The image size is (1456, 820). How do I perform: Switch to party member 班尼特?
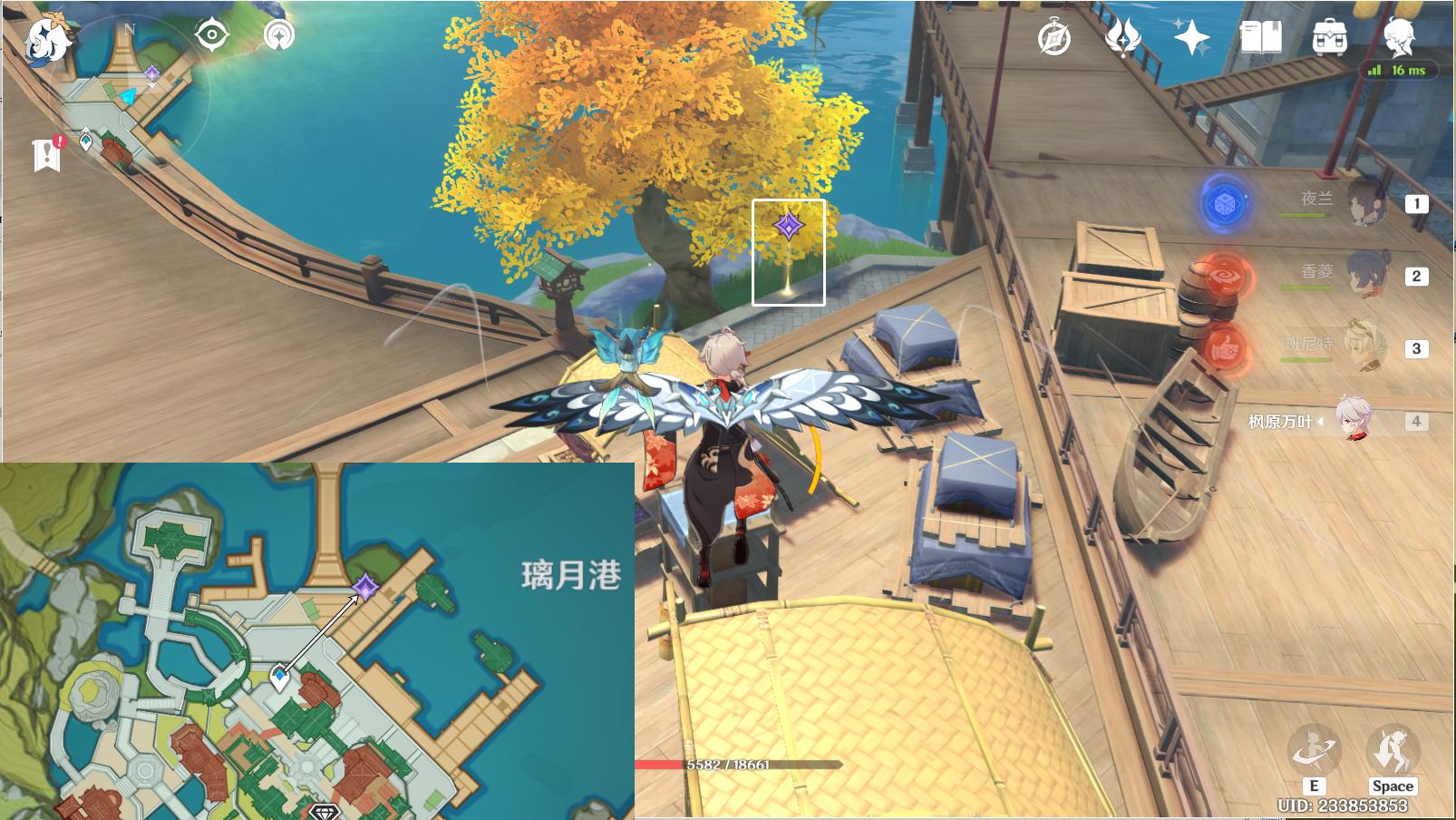point(1364,347)
